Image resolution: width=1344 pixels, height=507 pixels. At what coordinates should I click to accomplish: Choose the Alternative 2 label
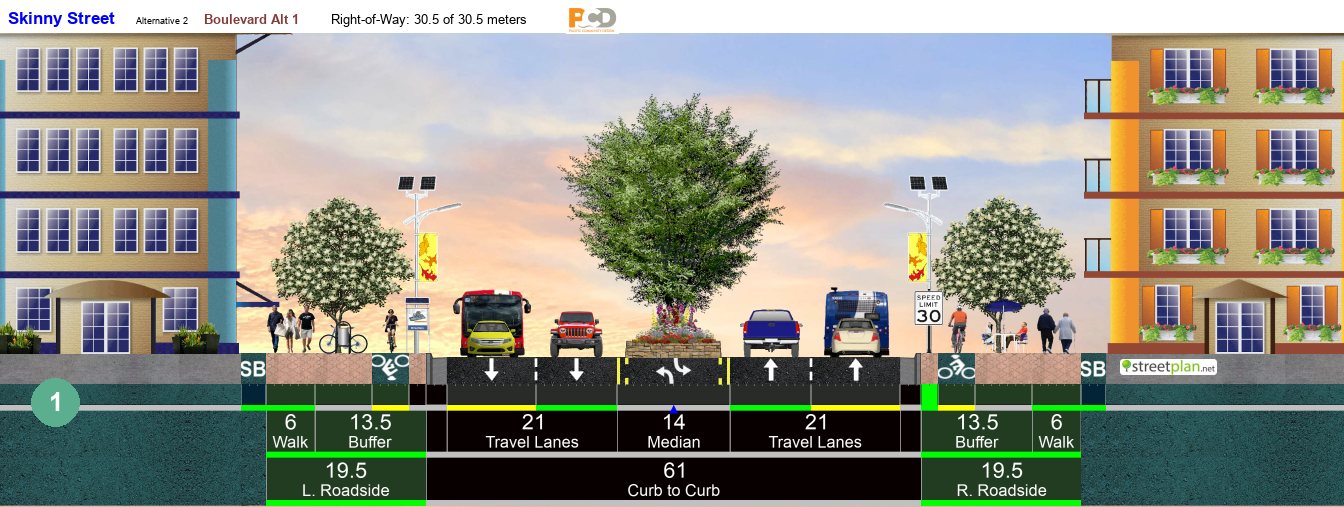point(162,20)
